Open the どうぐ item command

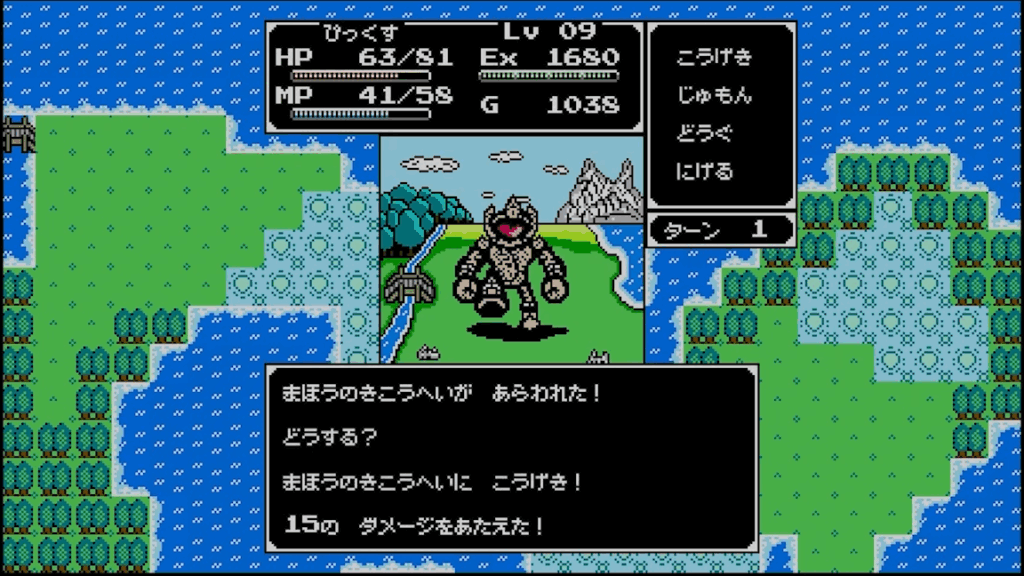coord(705,134)
